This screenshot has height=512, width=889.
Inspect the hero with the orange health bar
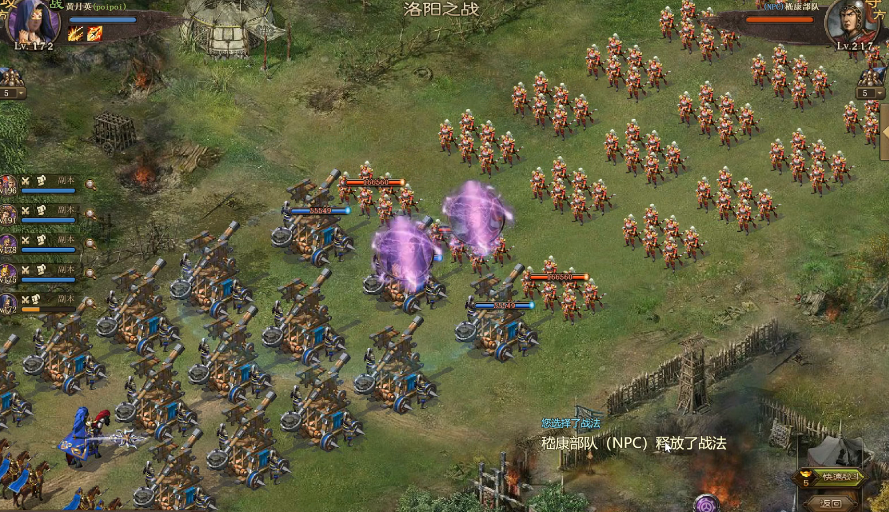point(8,303)
